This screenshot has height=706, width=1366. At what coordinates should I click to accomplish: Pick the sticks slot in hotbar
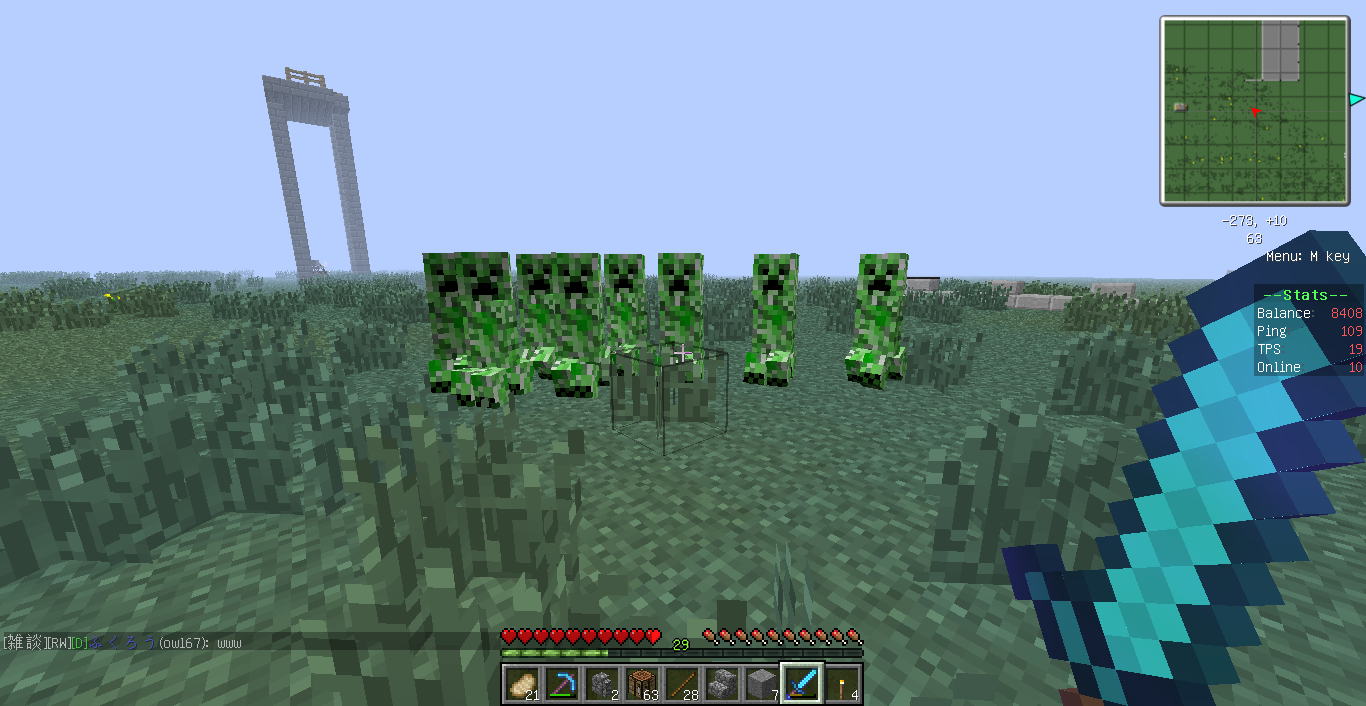click(x=681, y=684)
